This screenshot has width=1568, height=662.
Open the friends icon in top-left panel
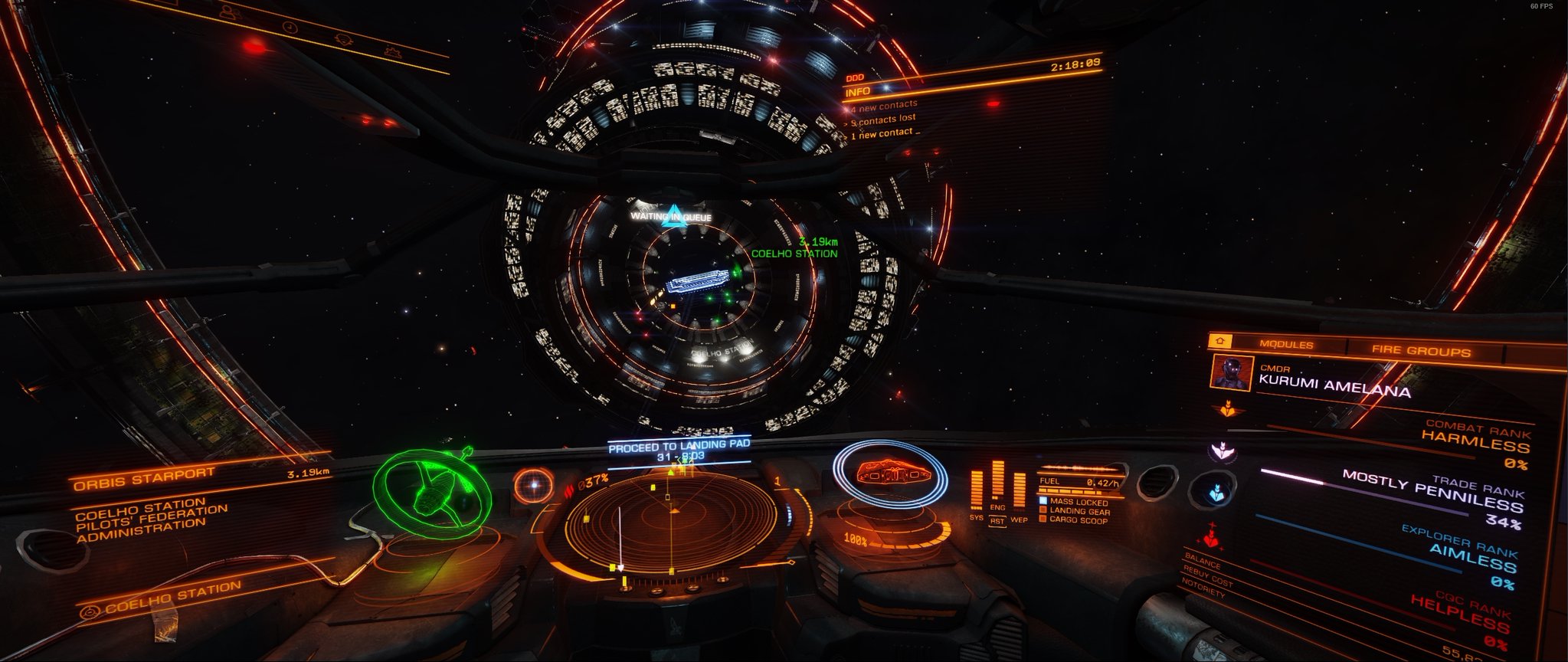[x=228, y=12]
